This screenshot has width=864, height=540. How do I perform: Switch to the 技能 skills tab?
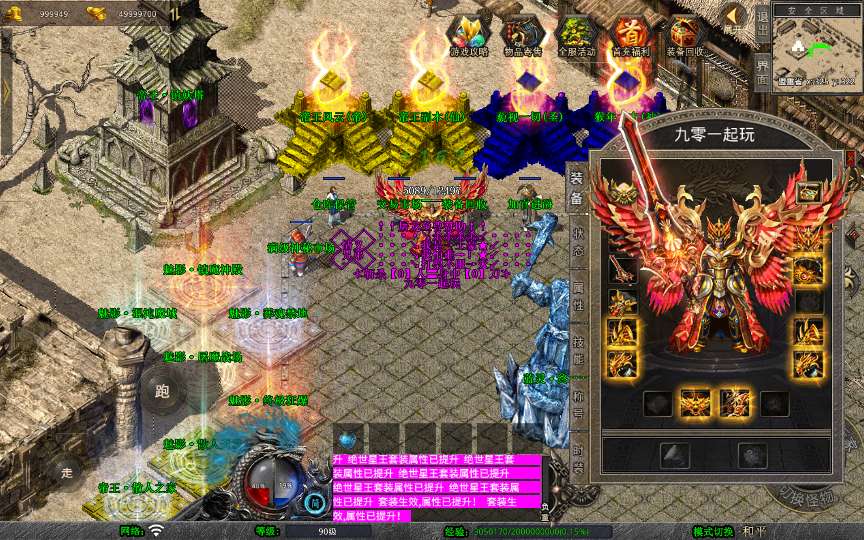pyautogui.click(x=578, y=349)
